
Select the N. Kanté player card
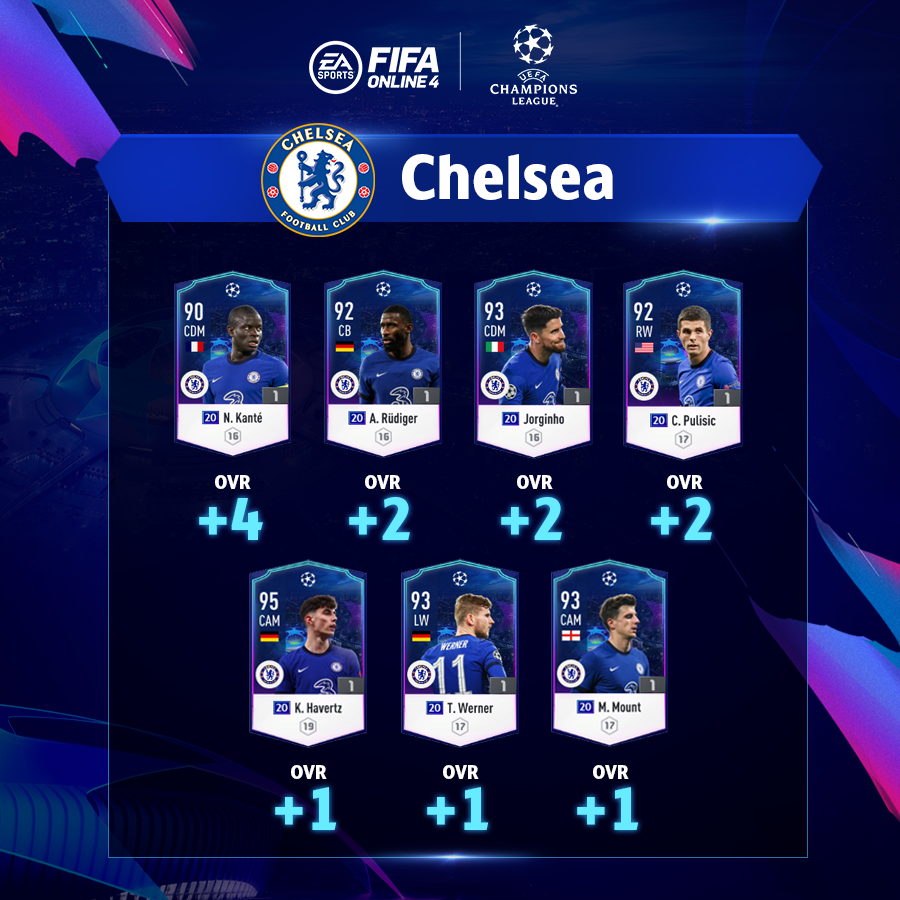[x=232, y=364]
